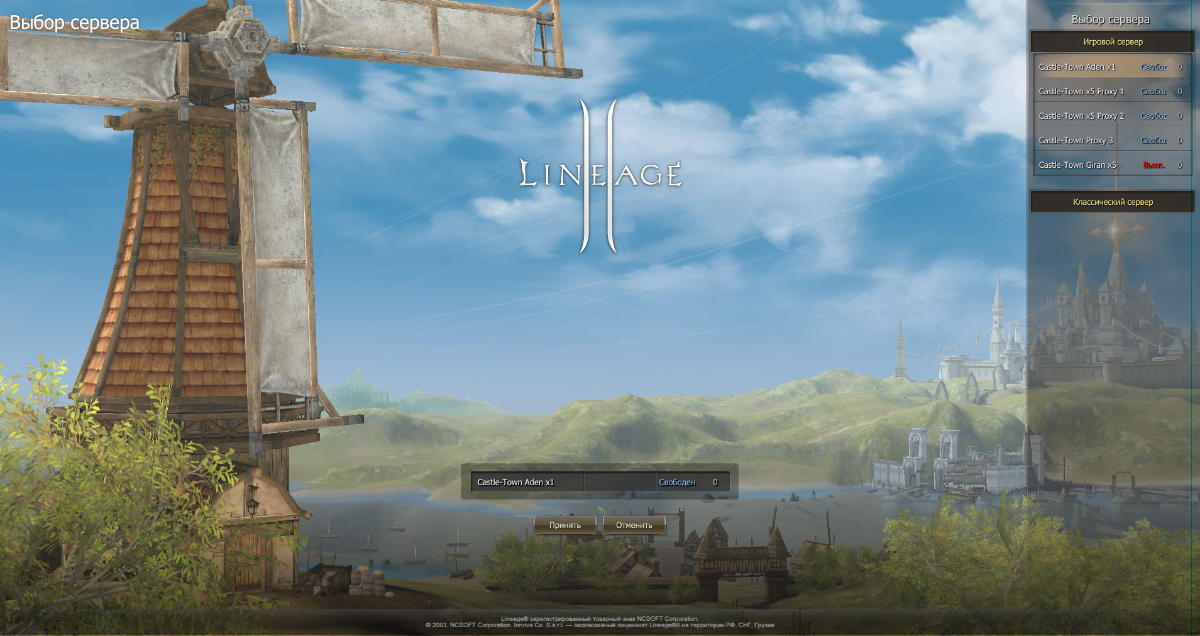The height and width of the screenshot is (636, 1200).
Task: Pick the Castle-Town x5 Proxy 2 server
Action: click(x=1111, y=116)
